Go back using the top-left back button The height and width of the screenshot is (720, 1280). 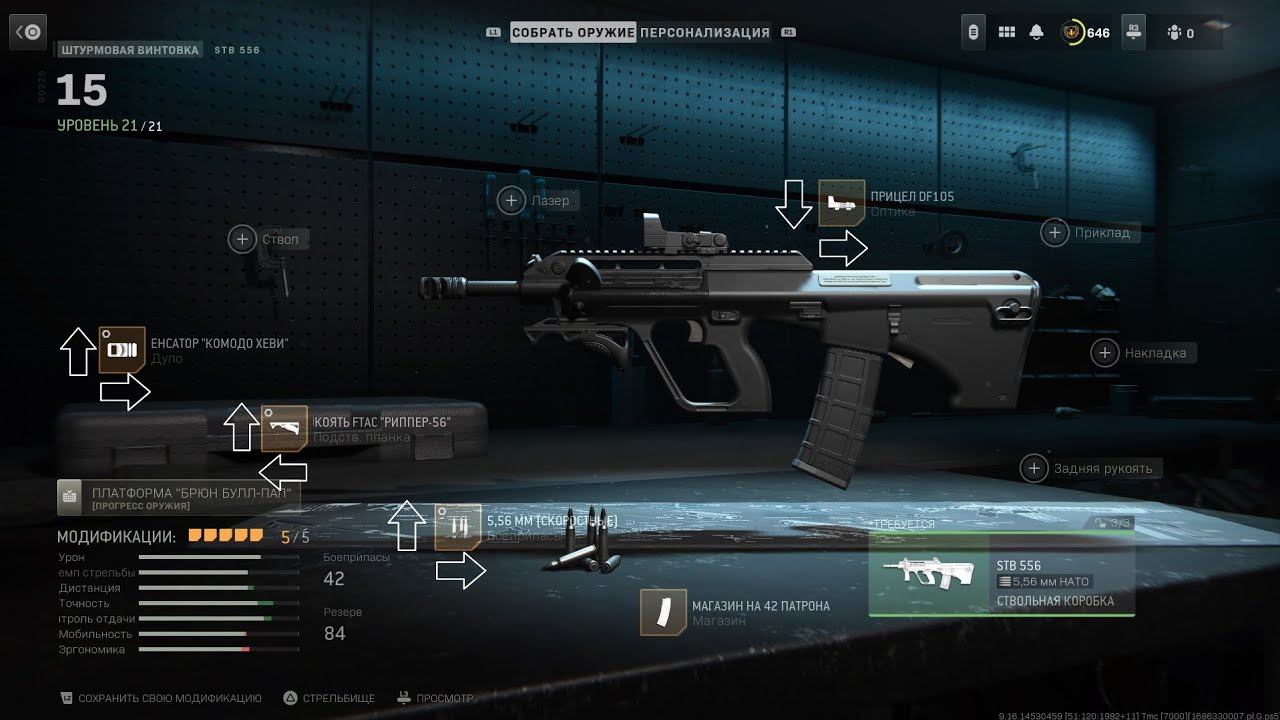coord(28,33)
